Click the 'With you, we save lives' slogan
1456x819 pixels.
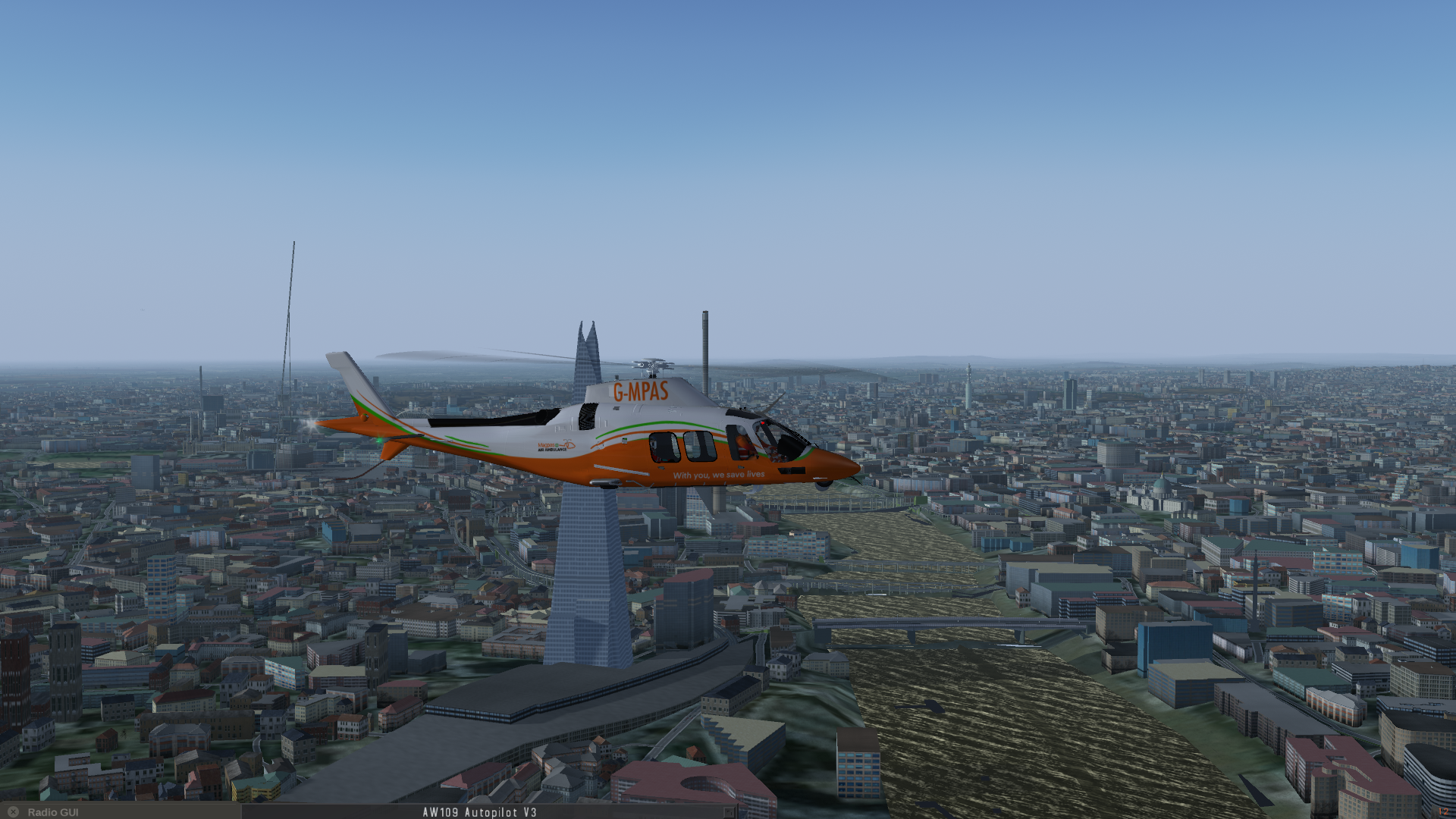719,473
